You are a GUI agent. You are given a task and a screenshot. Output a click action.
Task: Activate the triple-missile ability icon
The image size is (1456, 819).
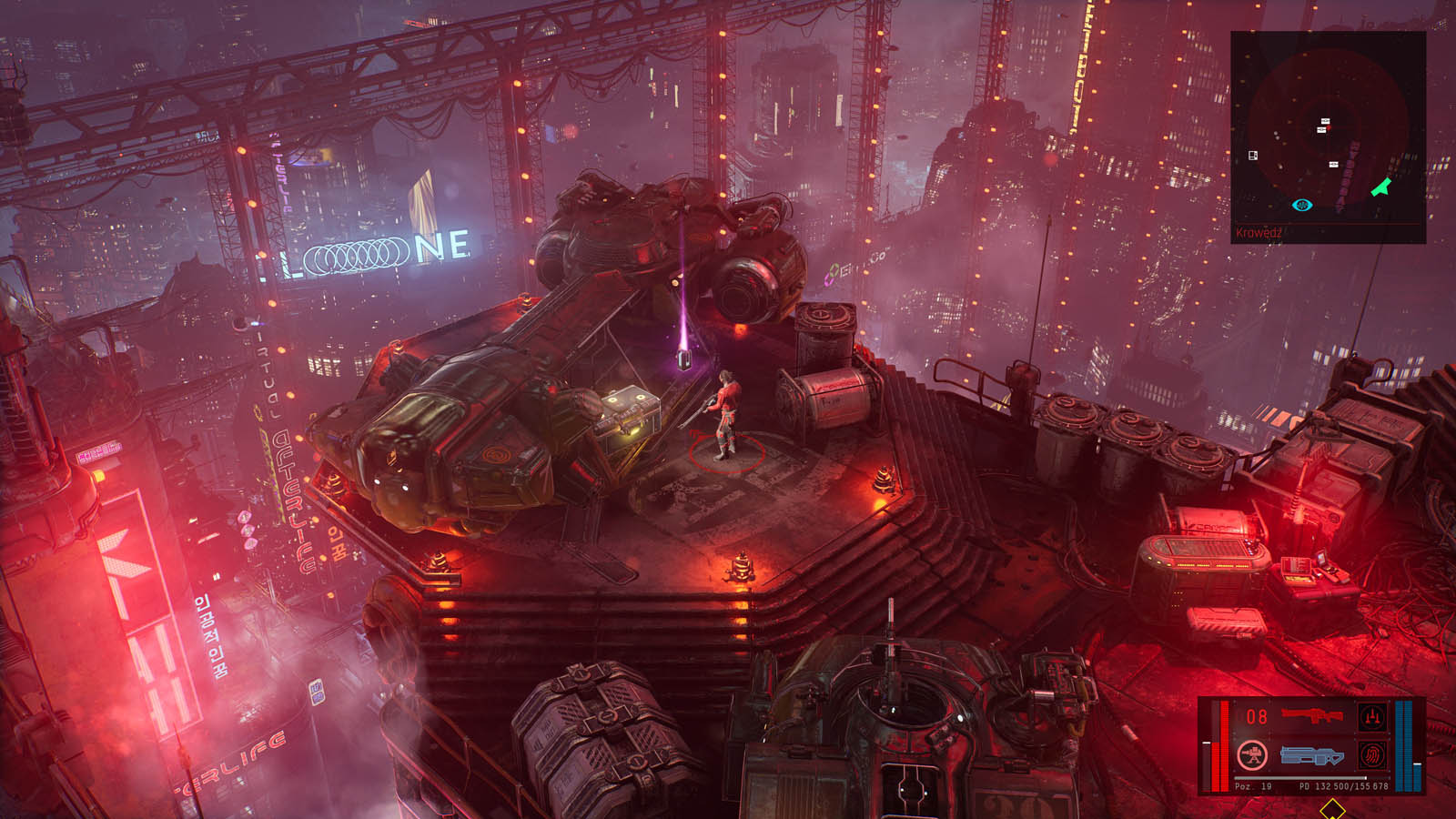click(1372, 717)
